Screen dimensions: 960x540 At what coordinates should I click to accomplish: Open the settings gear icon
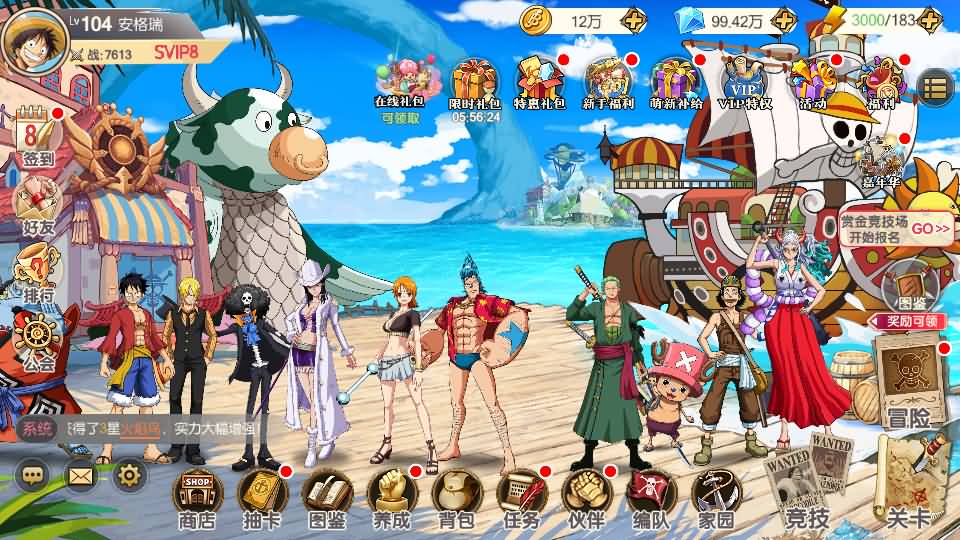[130, 475]
